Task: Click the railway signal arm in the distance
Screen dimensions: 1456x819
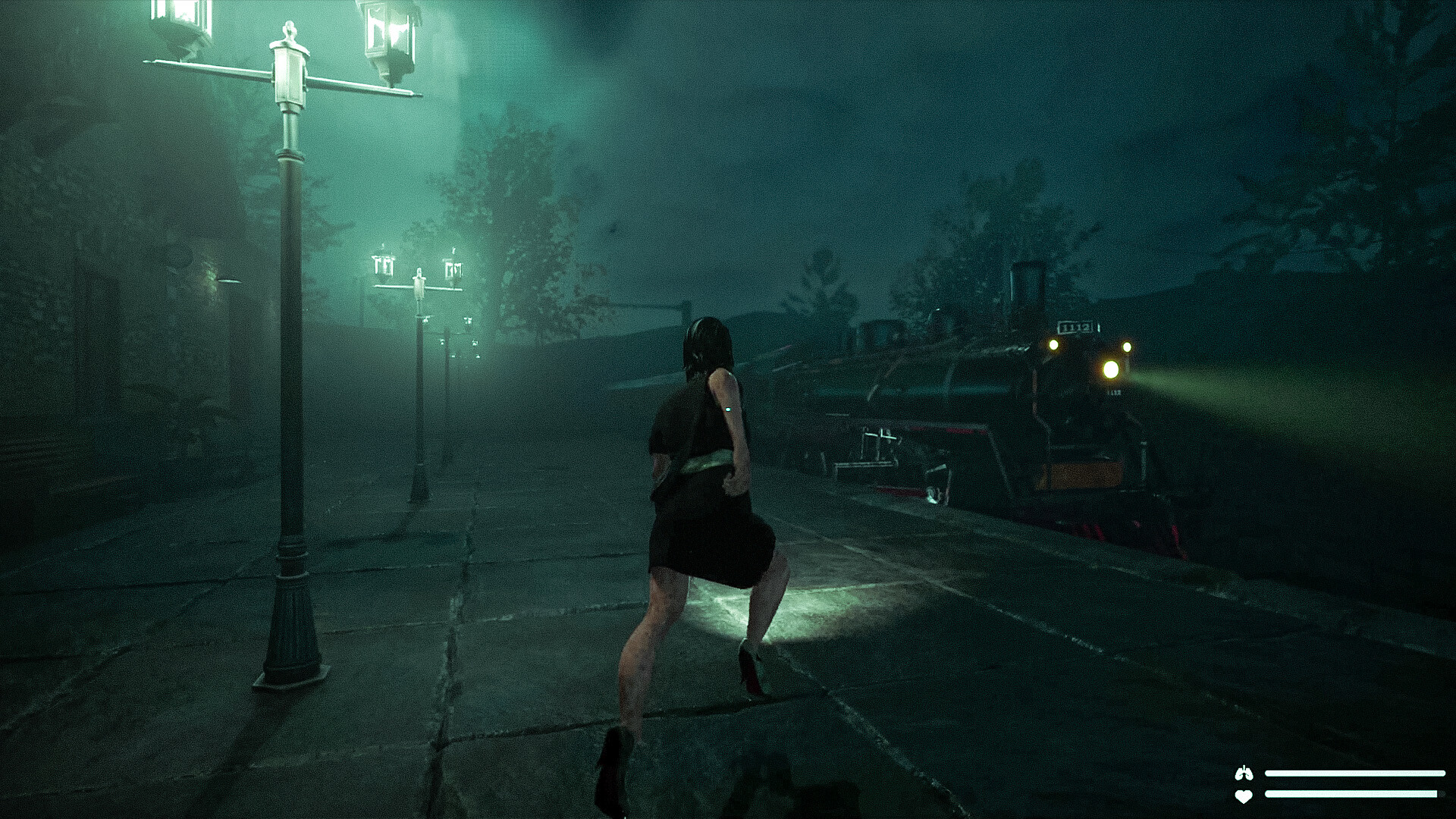Action: coord(651,306)
